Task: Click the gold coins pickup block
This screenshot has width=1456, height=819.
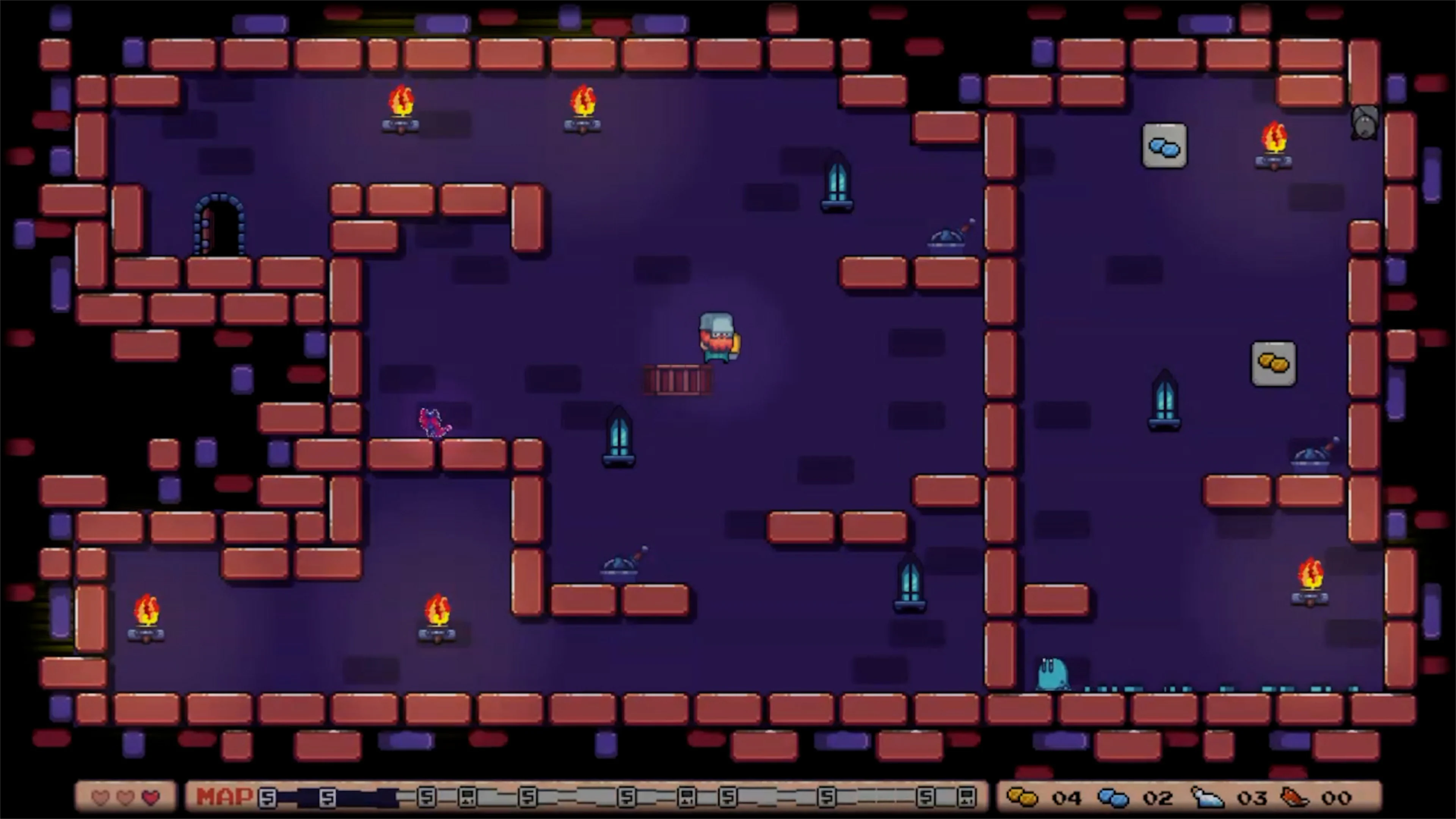Action: tap(1274, 364)
